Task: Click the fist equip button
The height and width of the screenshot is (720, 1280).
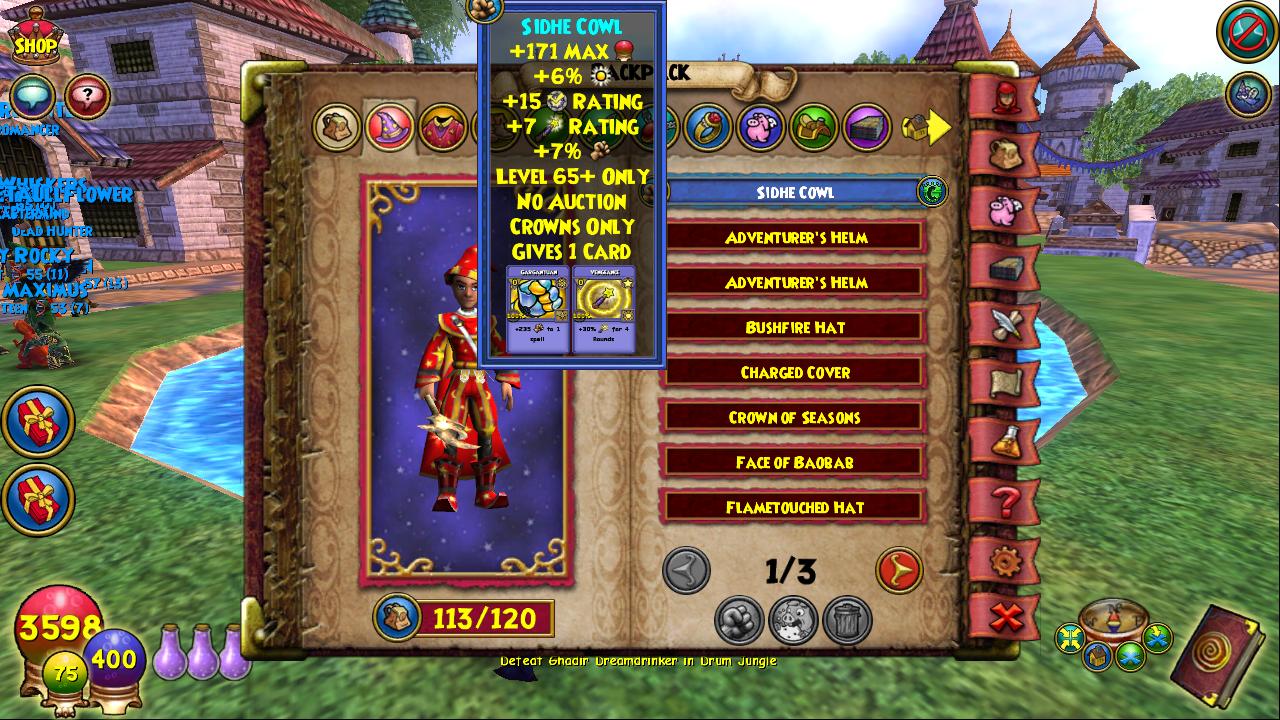Action: tap(739, 620)
